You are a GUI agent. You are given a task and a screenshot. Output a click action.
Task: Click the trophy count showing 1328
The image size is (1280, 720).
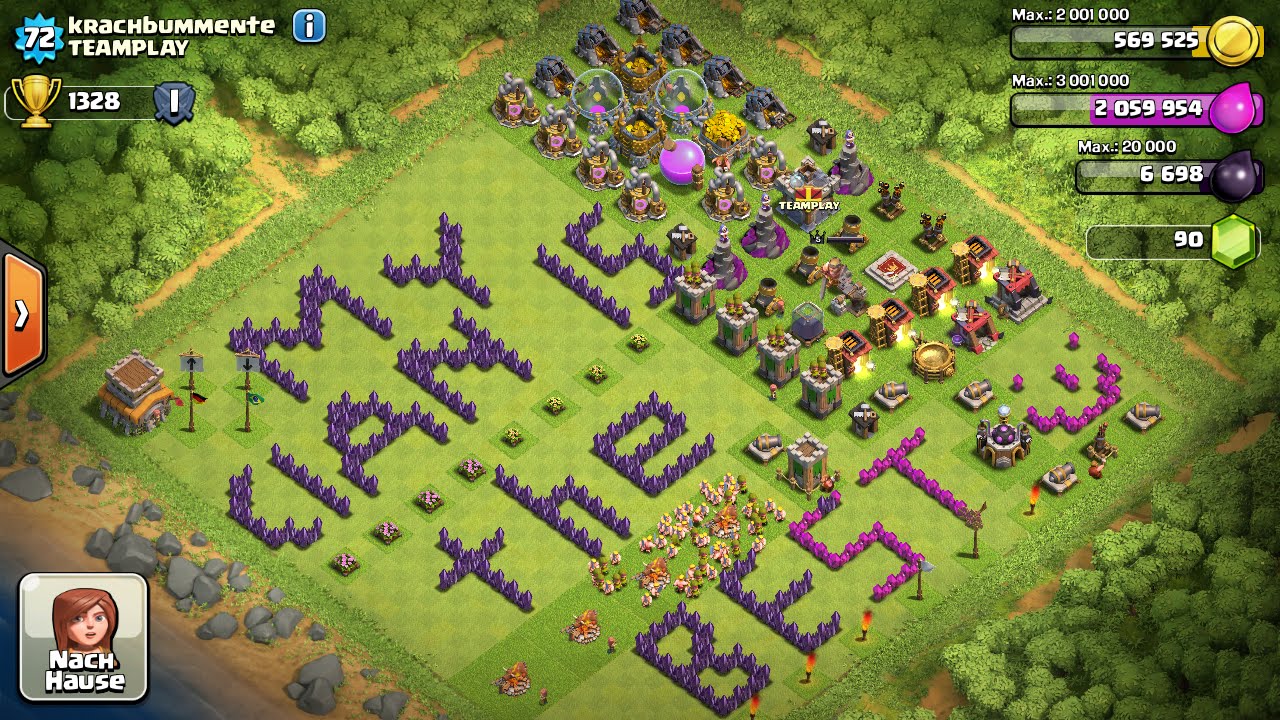(x=95, y=100)
